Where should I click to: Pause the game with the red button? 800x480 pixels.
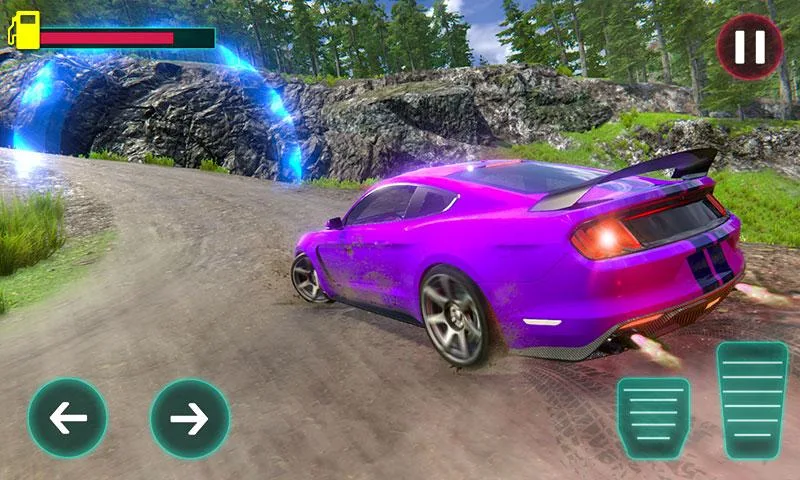tap(750, 47)
